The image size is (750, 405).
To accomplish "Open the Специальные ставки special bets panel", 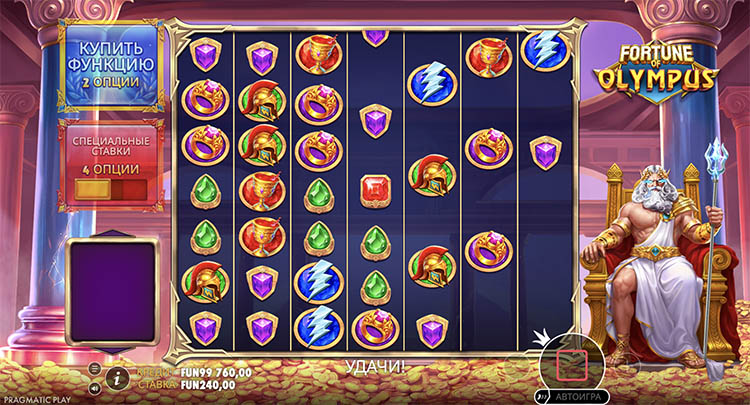I will [109, 165].
